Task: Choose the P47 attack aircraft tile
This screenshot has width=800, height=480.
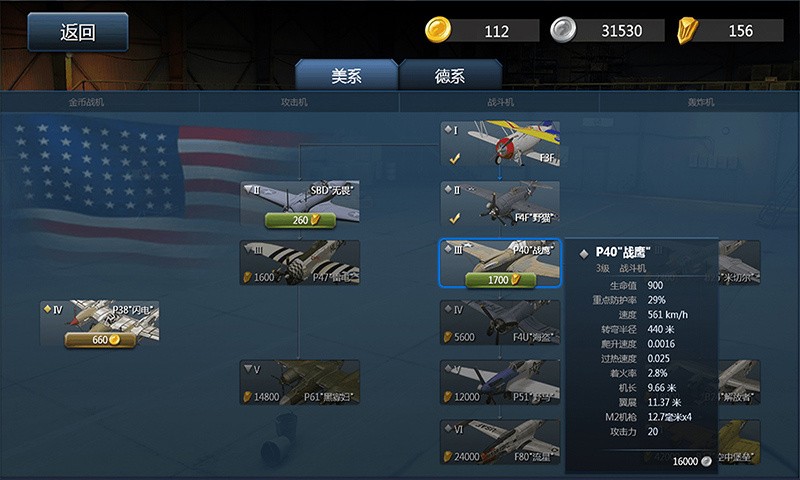Action: tap(299, 262)
